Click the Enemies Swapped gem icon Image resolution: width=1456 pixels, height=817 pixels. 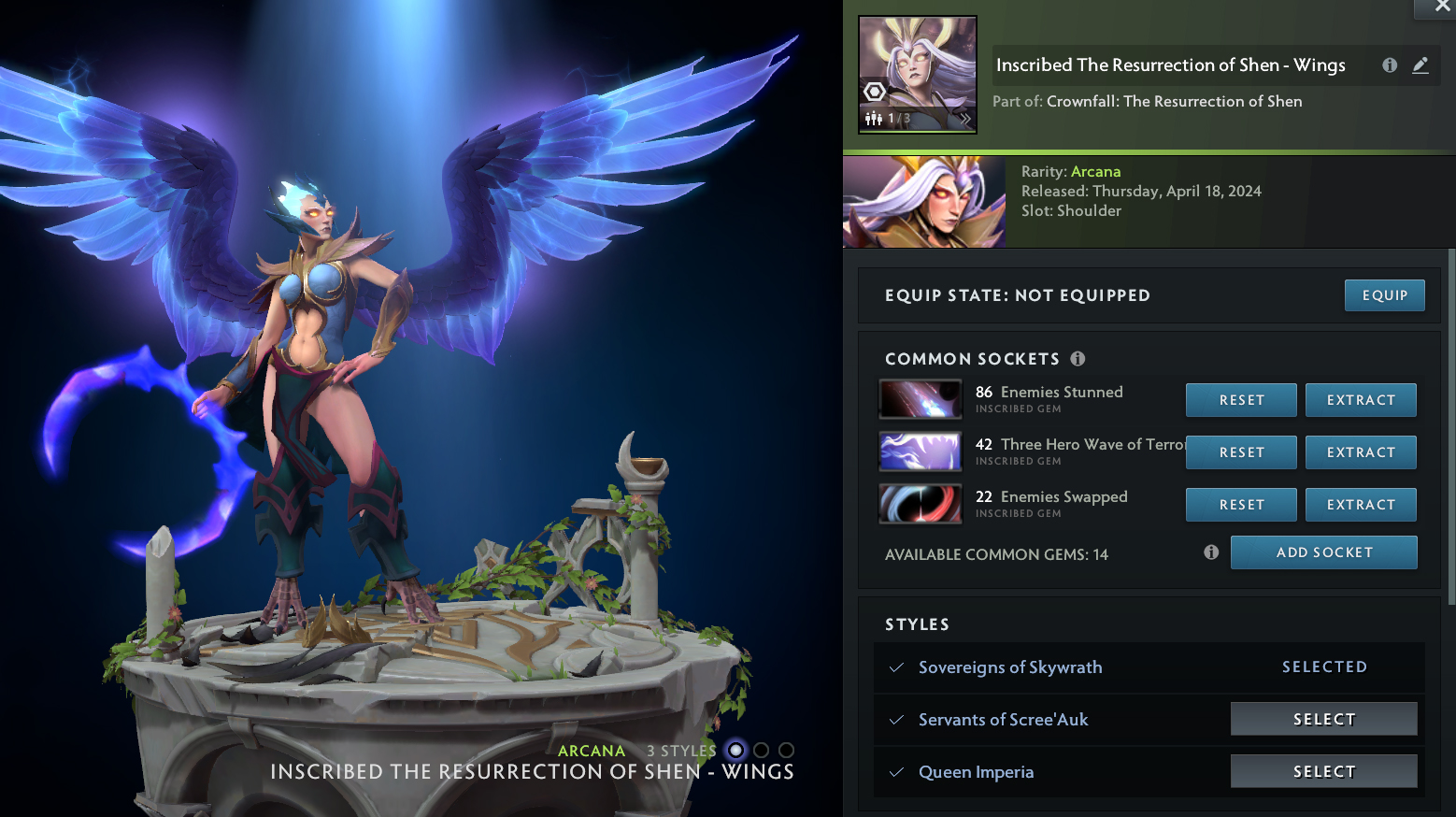point(921,504)
